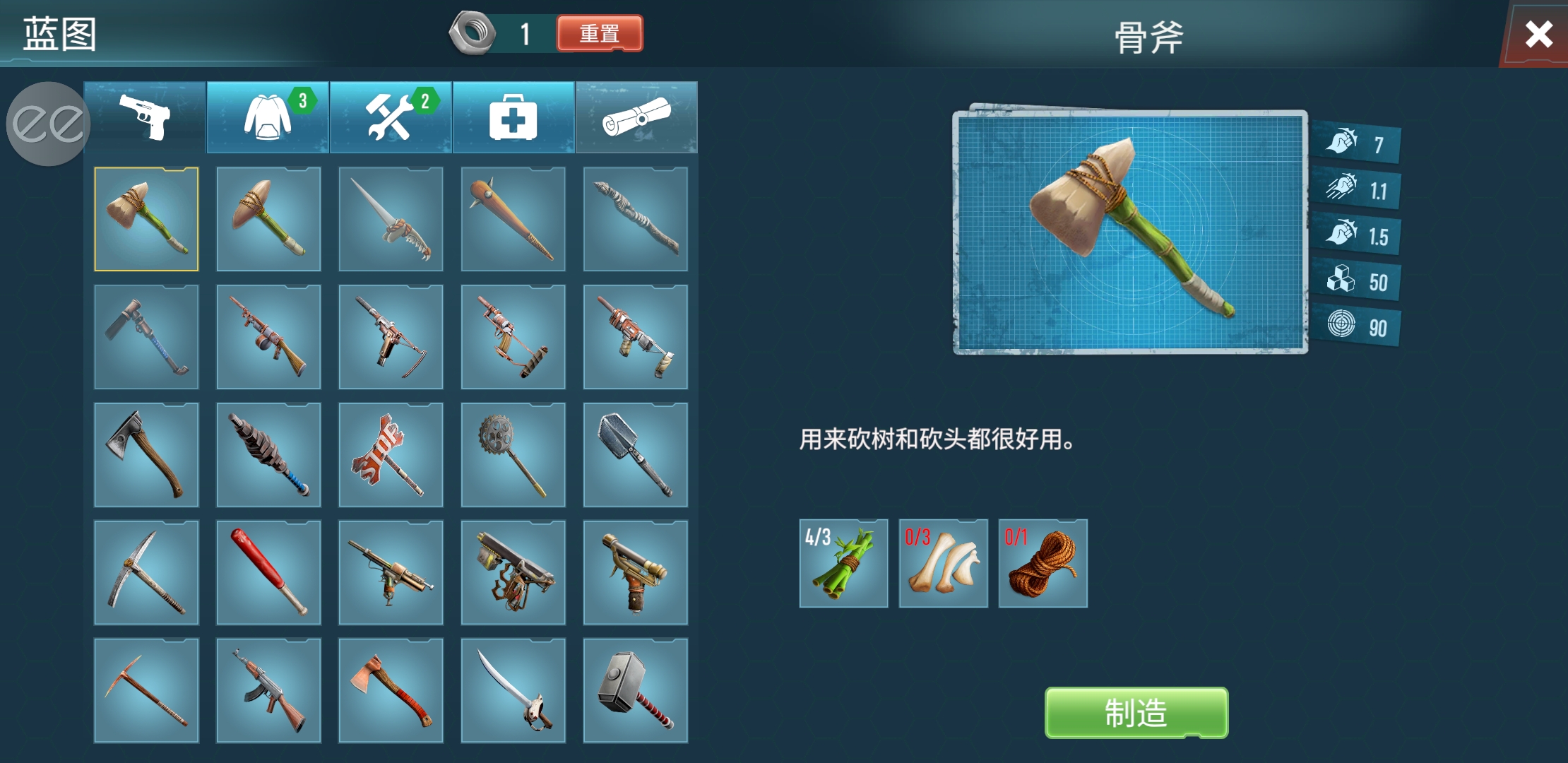Tap the bamboo ingredient slot
The image size is (1568, 763).
843,564
